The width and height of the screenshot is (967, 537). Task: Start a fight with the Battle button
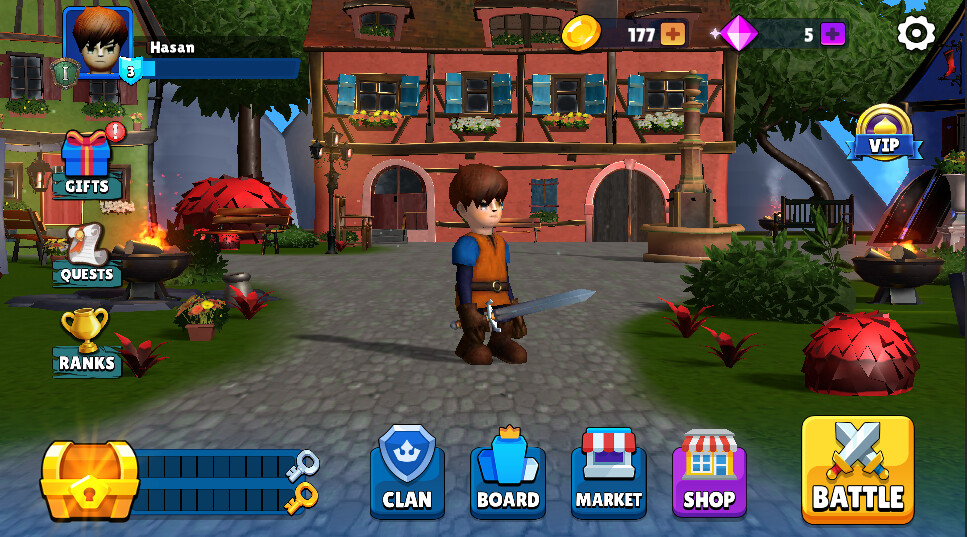pyautogui.click(x=857, y=469)
